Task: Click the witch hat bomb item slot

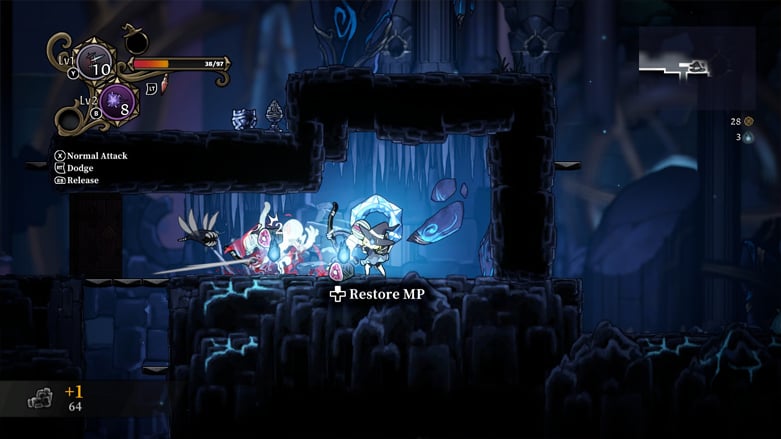Action: coord(134,41)
